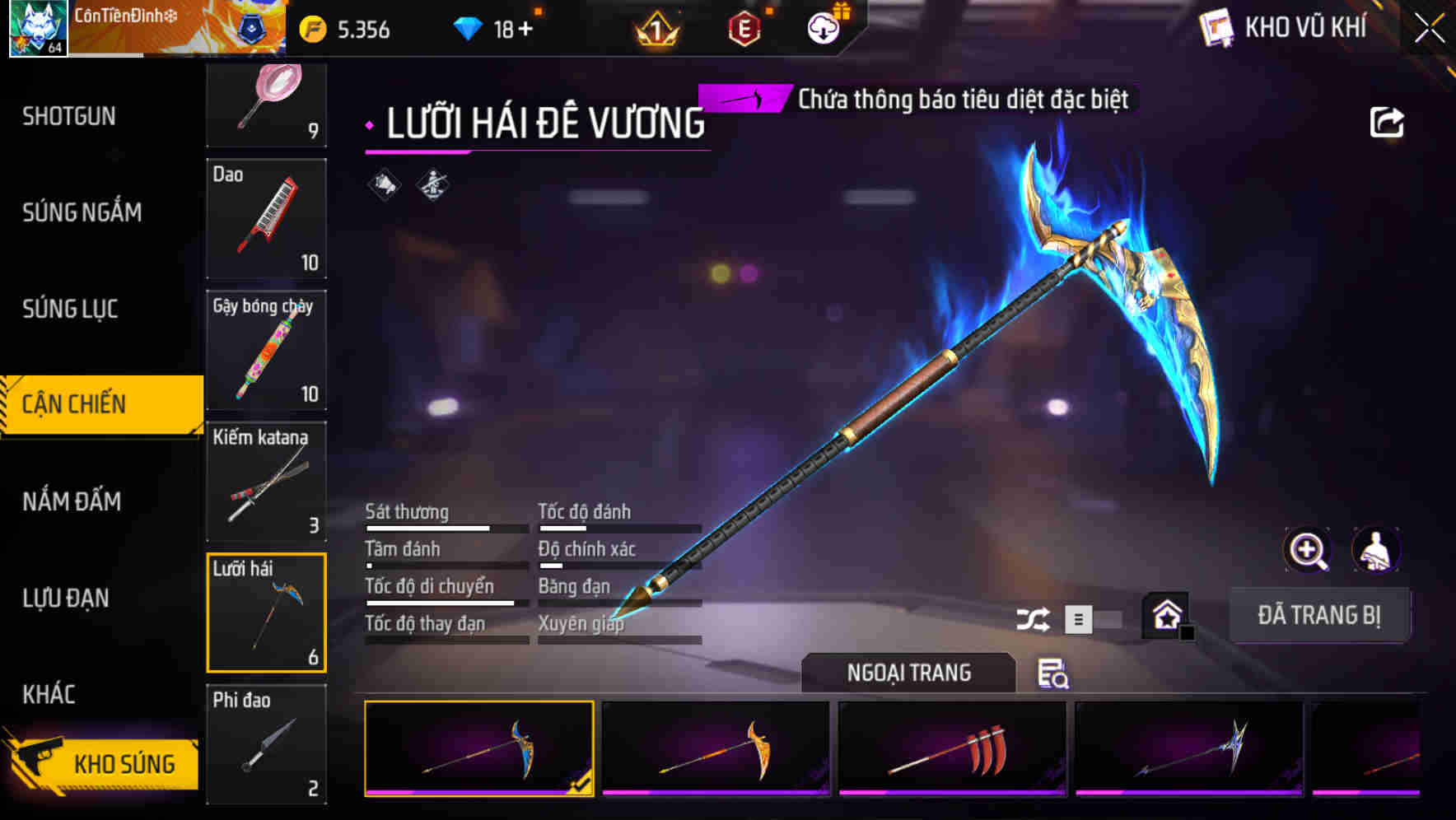This screenshot has width=1456, height=820.
Task: Toggle the character preview display icon
Action: [x=1376, y=550]
